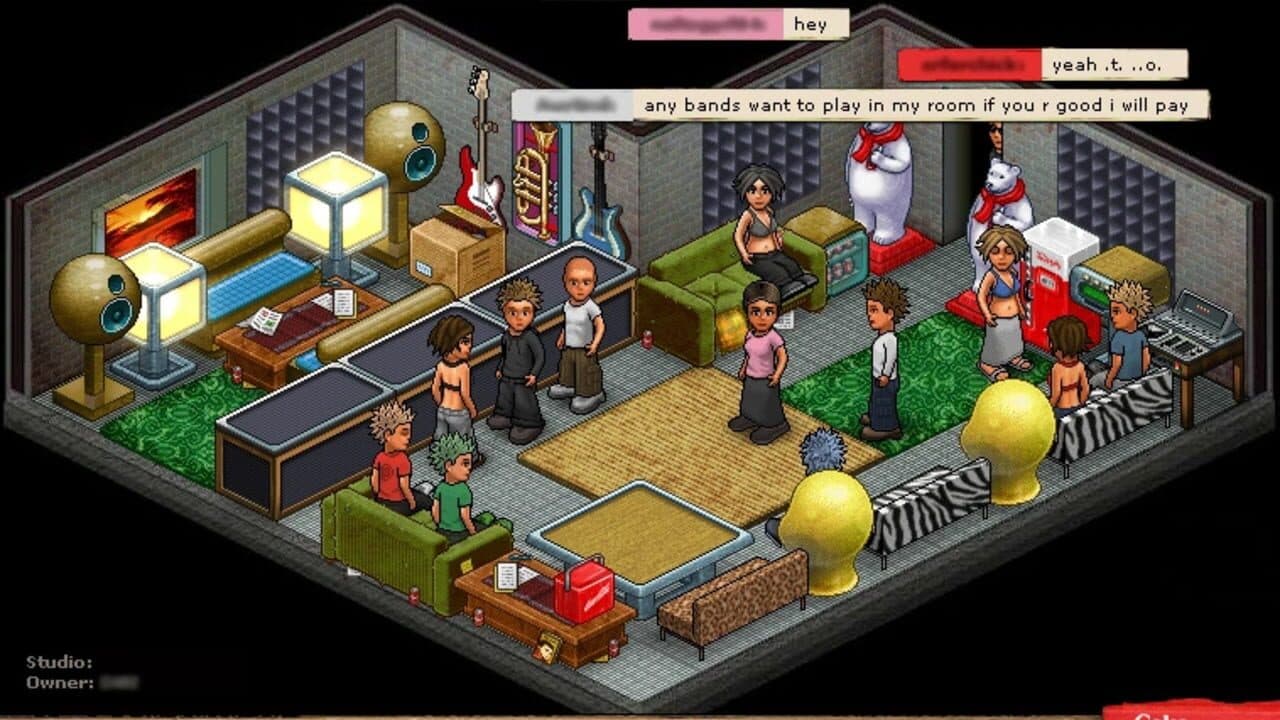Click the room owner's name at bottom left
Image resolution: width=1280 pixels, height=720 pixels.
click(x=118, y=683)
